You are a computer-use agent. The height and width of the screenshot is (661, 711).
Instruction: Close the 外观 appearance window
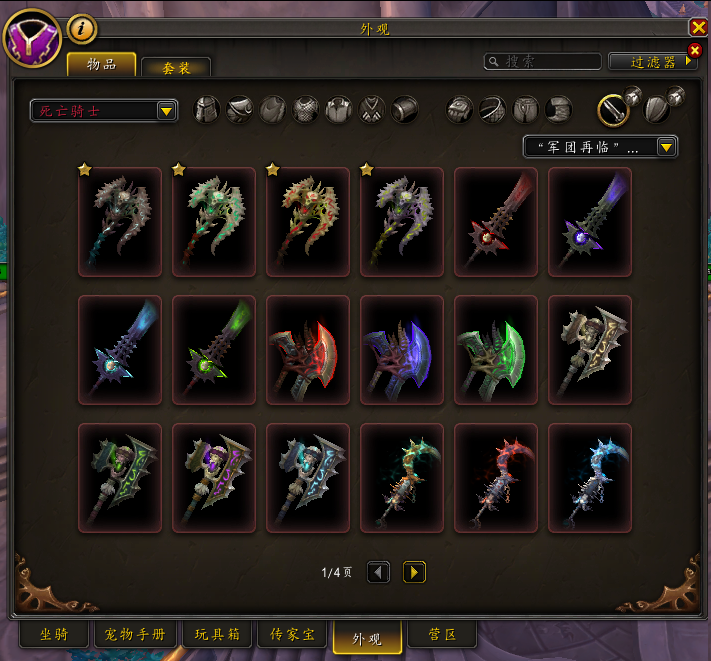(698, 28)
